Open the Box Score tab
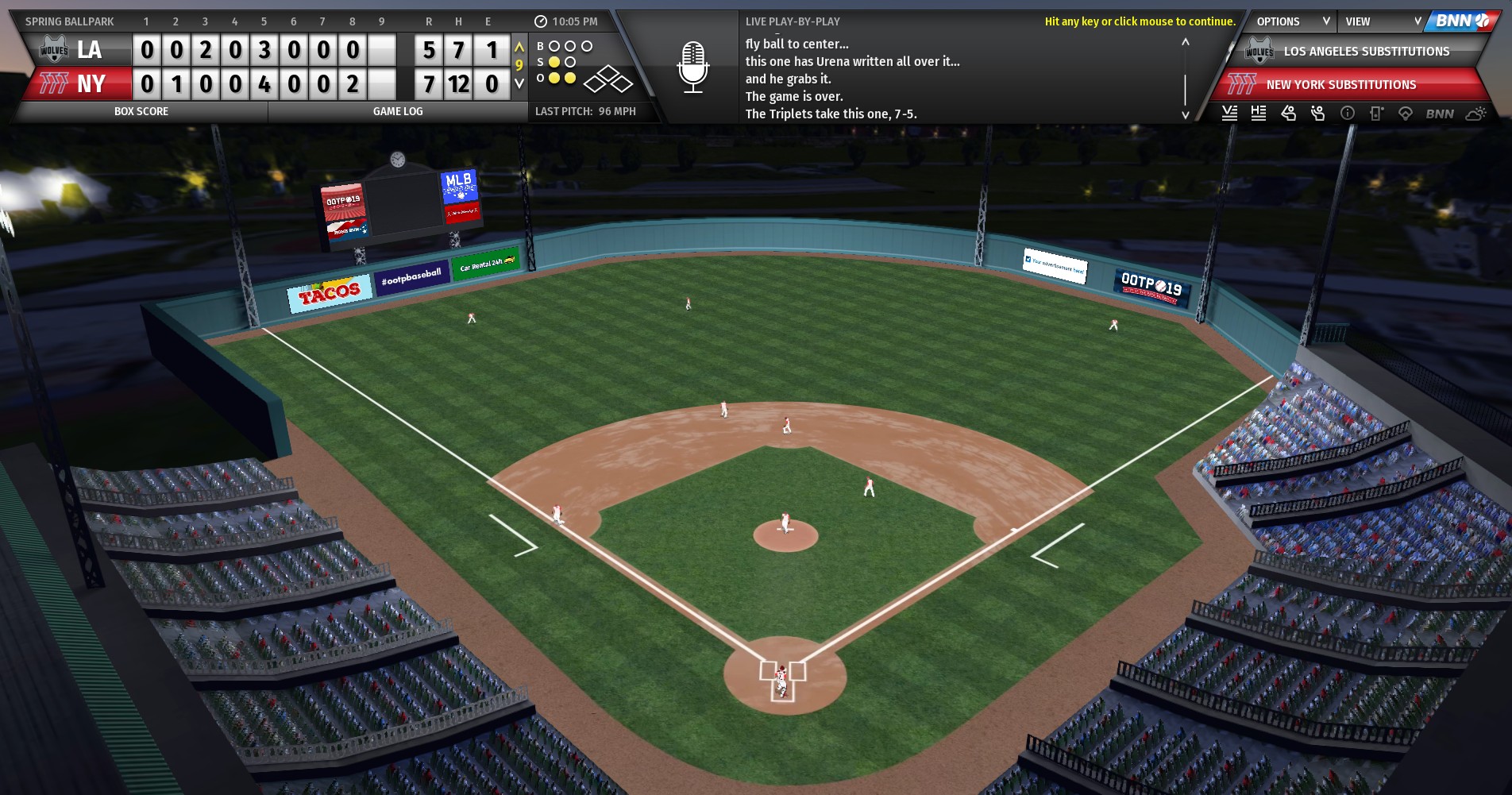 [141, 112]
